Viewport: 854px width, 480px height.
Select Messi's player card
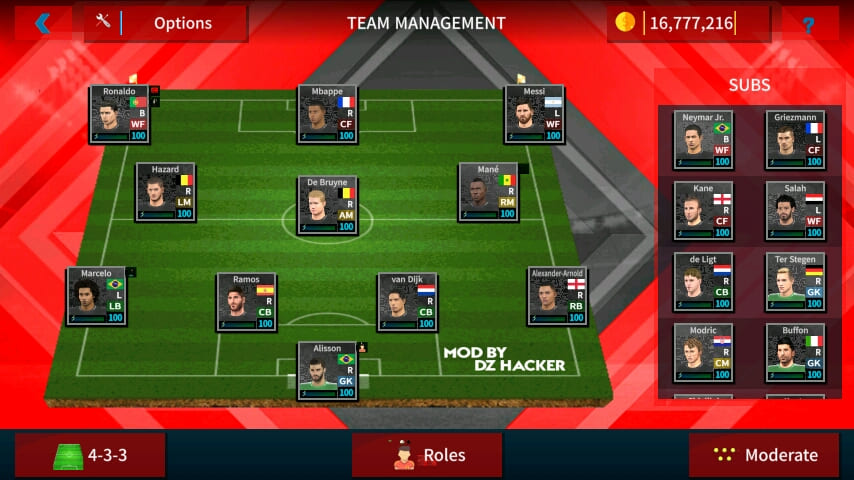(x=534, y=114)
